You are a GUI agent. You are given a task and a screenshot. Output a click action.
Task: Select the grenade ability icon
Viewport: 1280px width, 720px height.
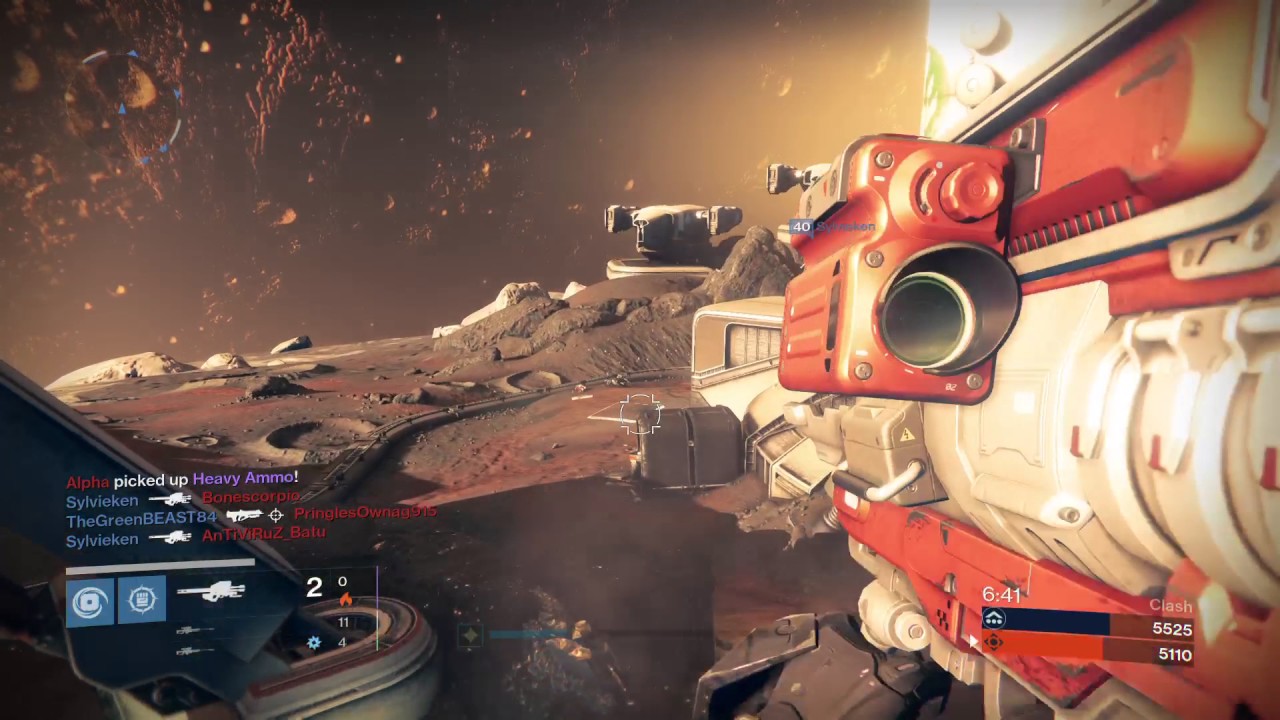pos(90,600)
